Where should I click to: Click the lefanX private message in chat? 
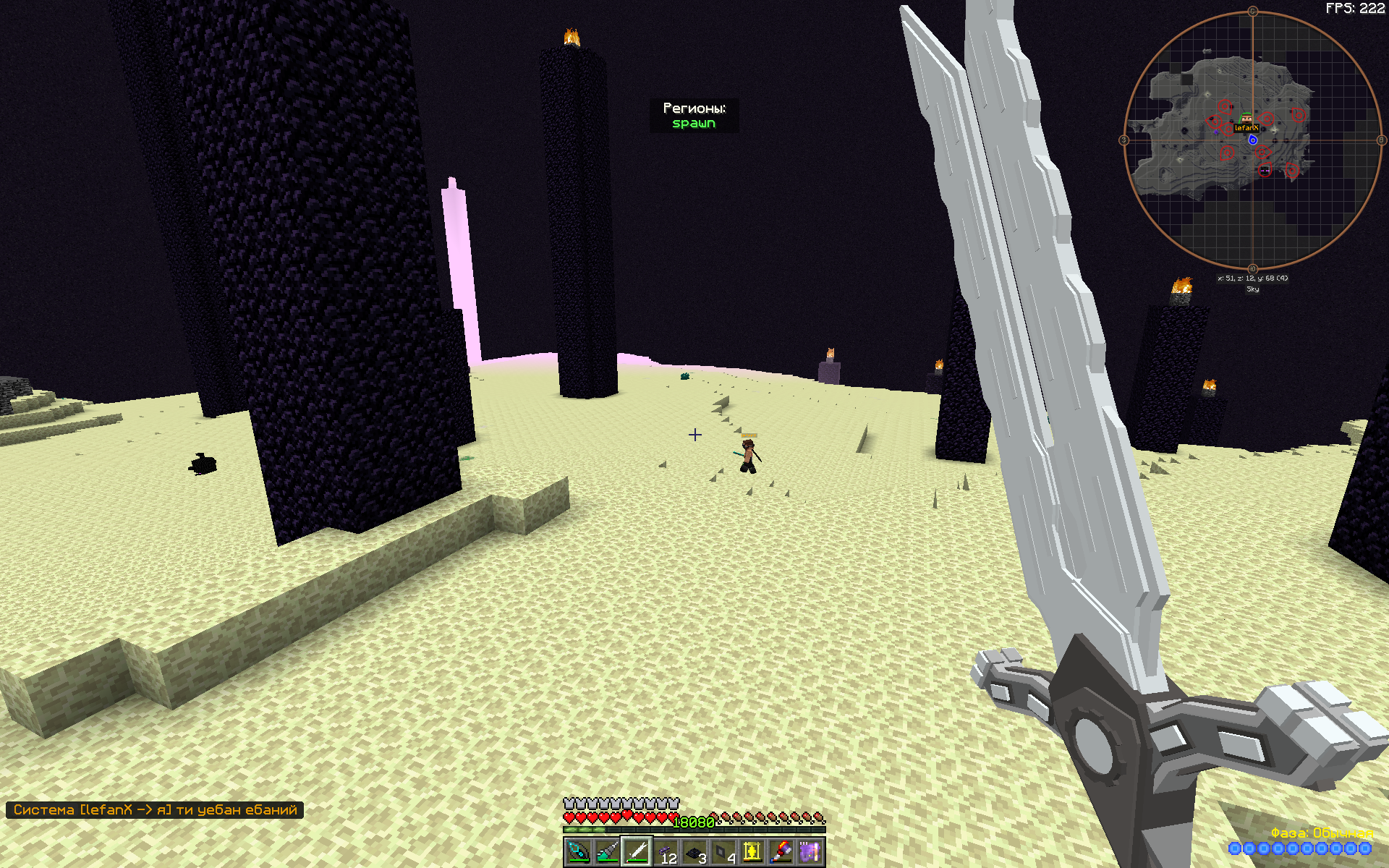[x=155, y=810]
